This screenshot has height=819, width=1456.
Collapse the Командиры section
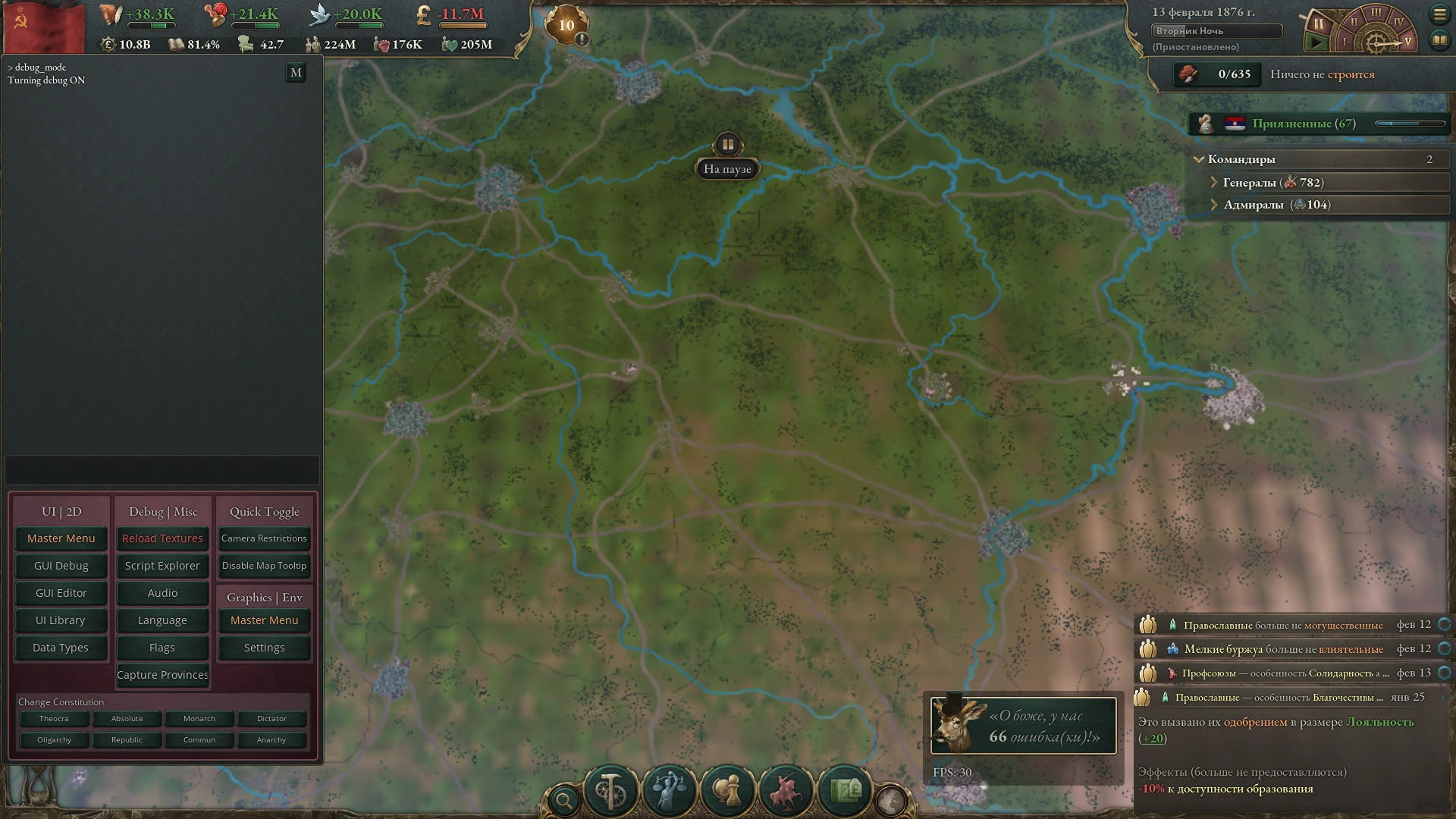point(1199,159)
